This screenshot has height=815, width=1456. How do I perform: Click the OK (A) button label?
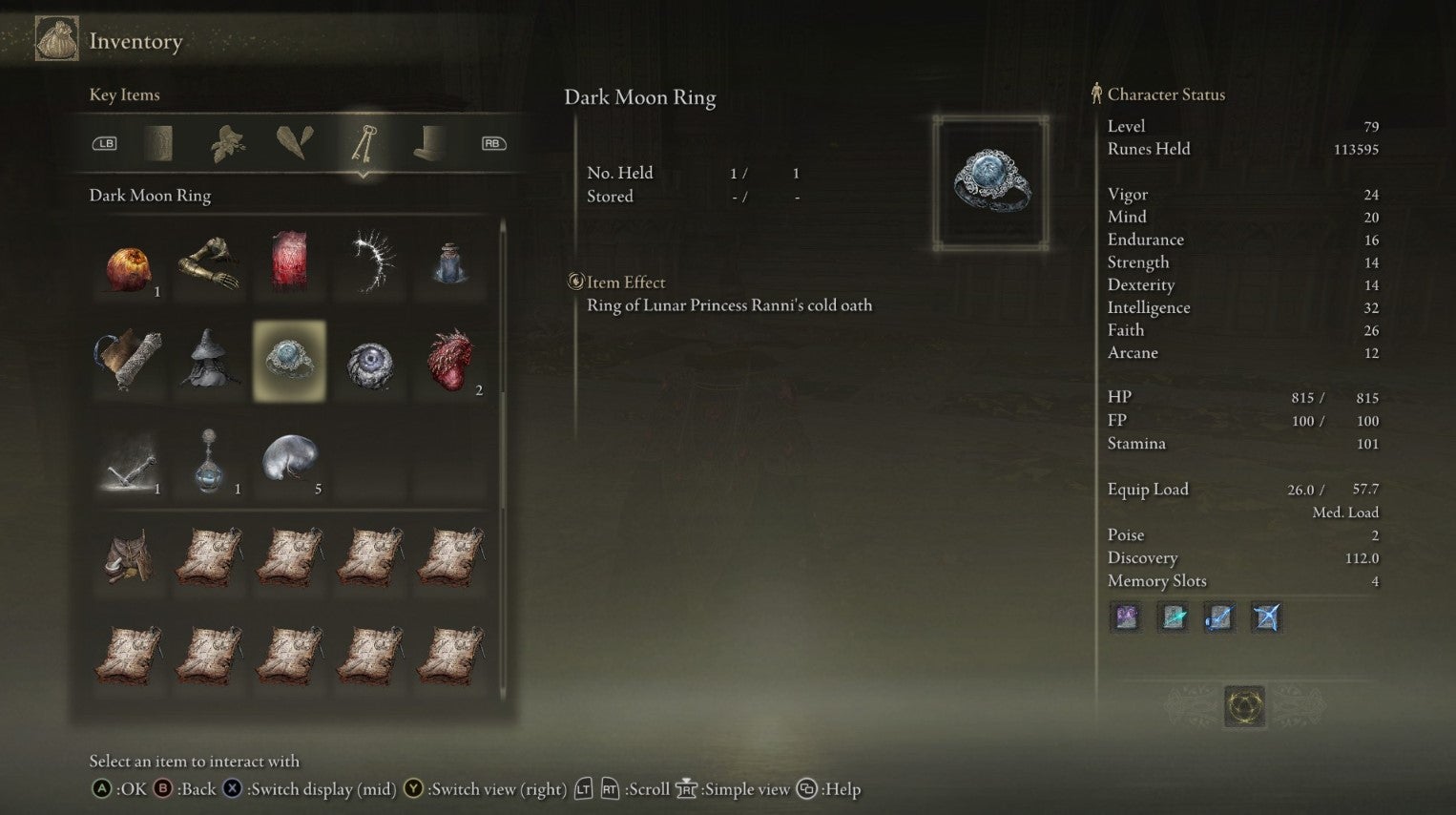click(x=100, y=789)
